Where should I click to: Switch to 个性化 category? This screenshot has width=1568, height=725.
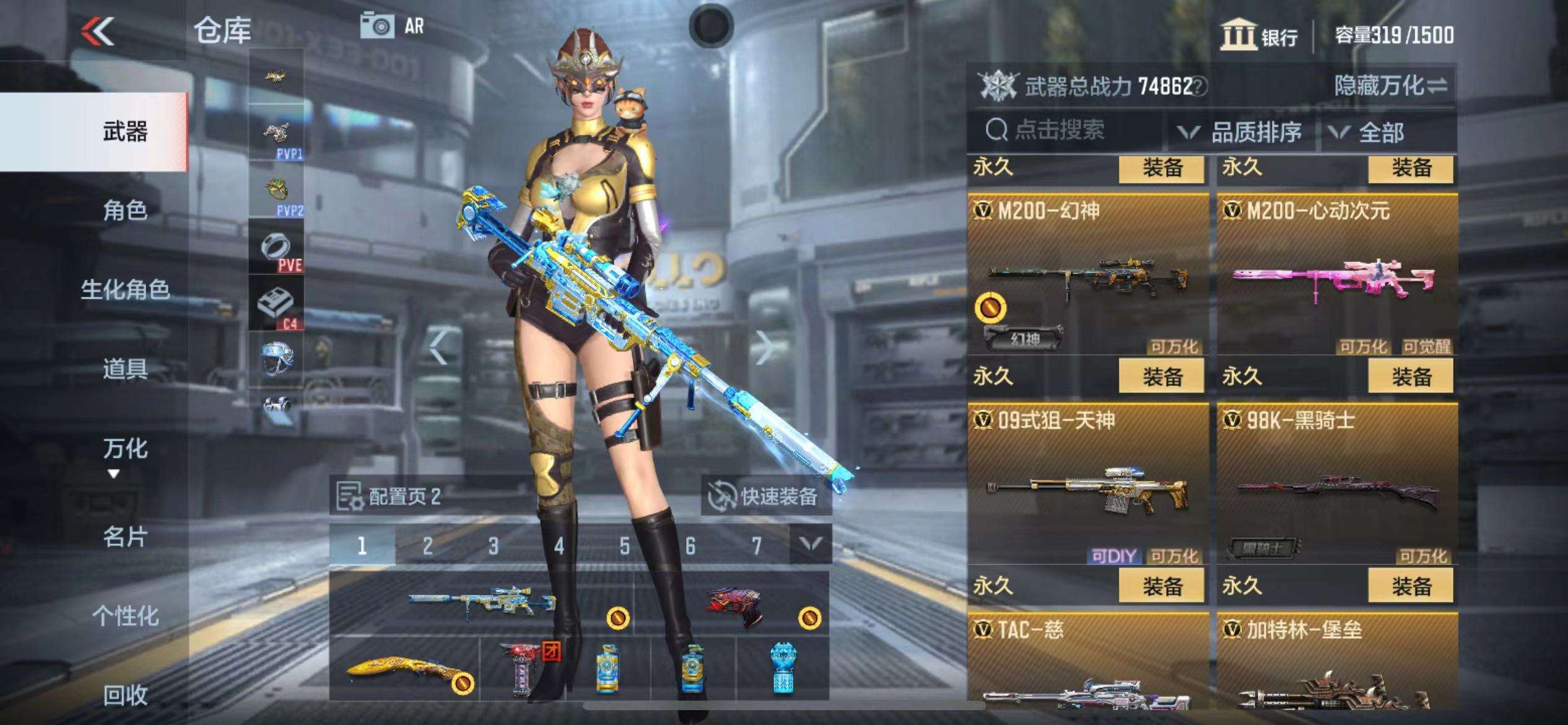point(125,616)
